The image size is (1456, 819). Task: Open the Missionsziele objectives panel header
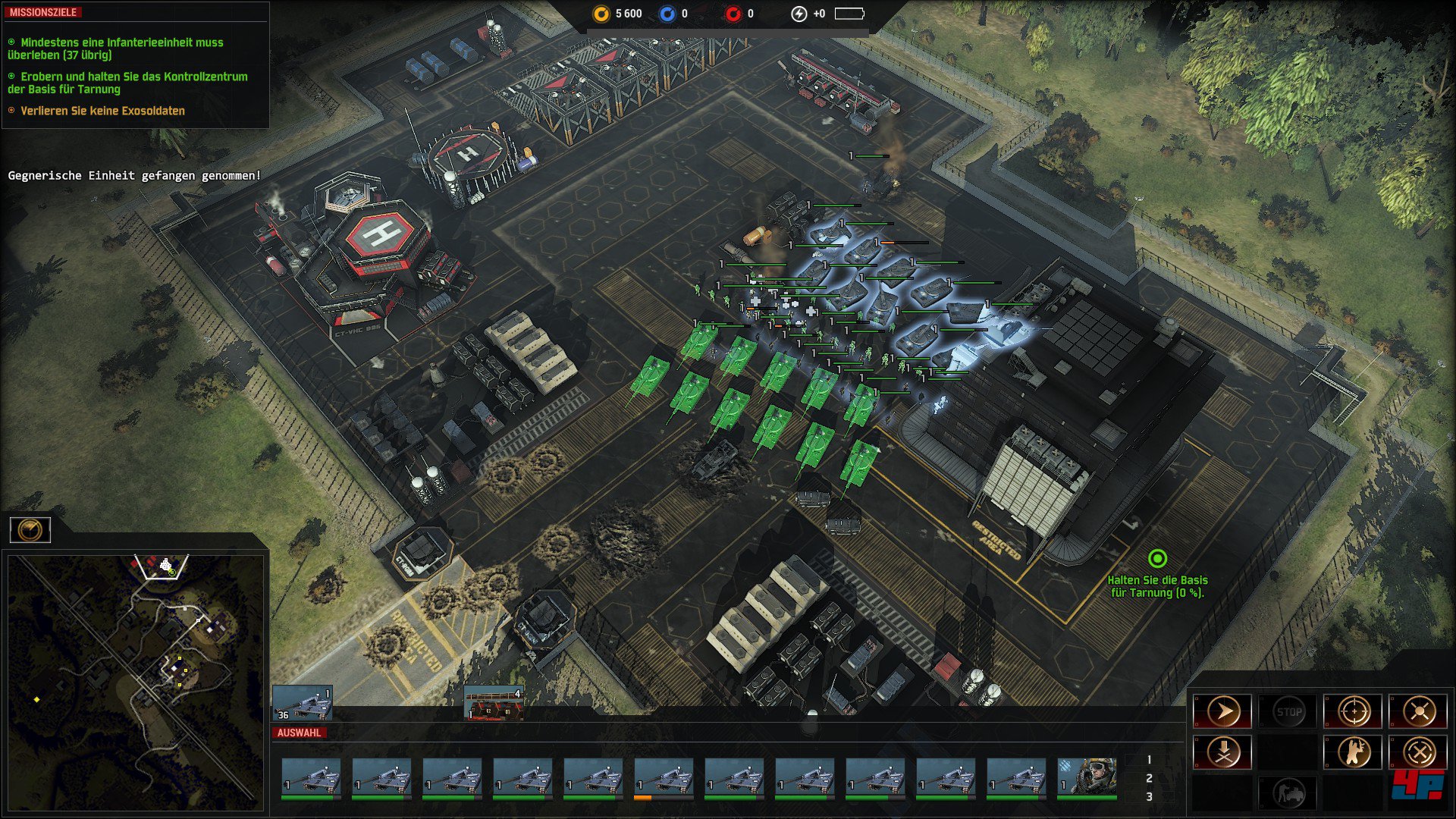click(43, 13)
